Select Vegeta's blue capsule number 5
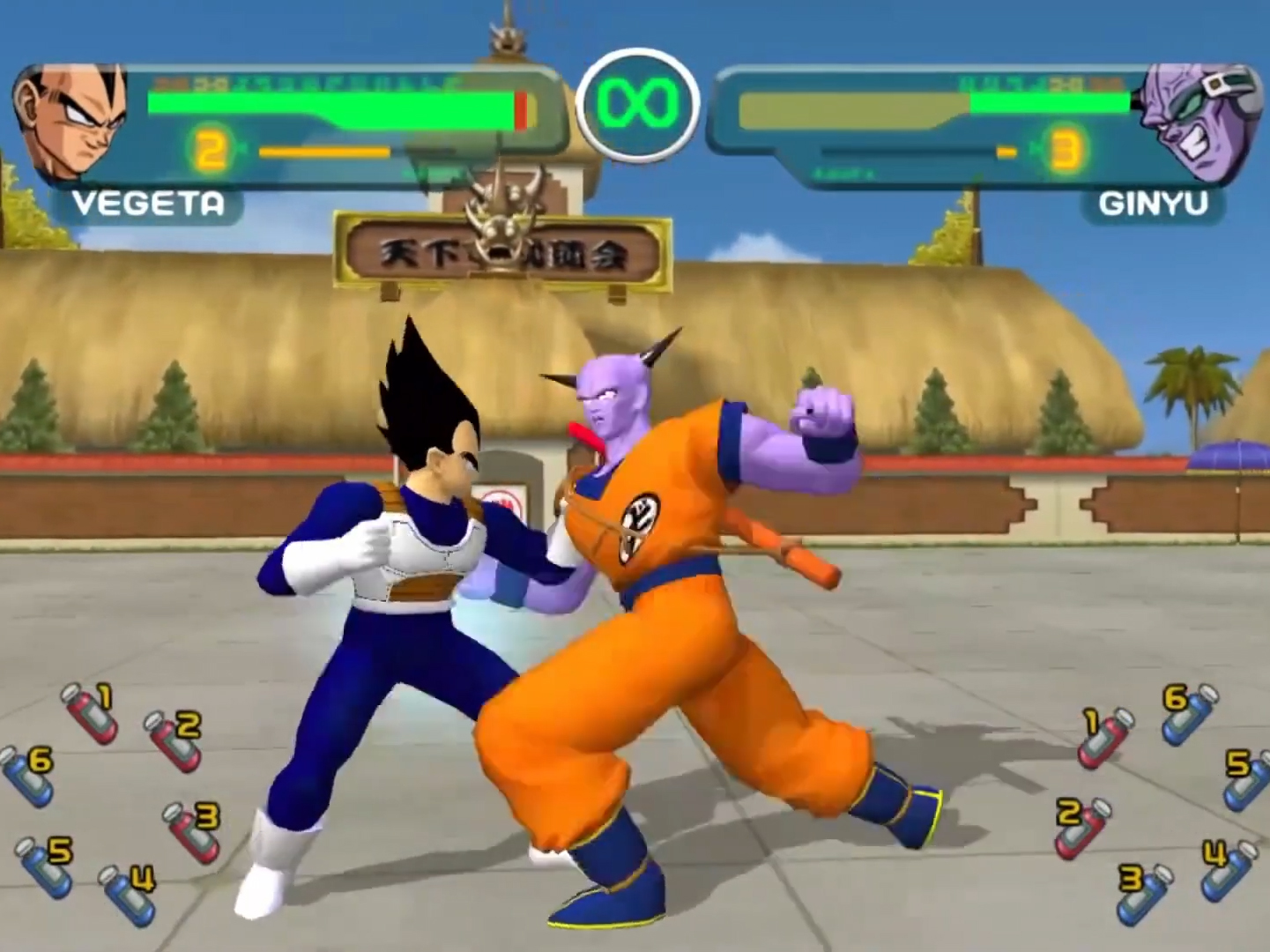1270x952 pixels. 44,866
